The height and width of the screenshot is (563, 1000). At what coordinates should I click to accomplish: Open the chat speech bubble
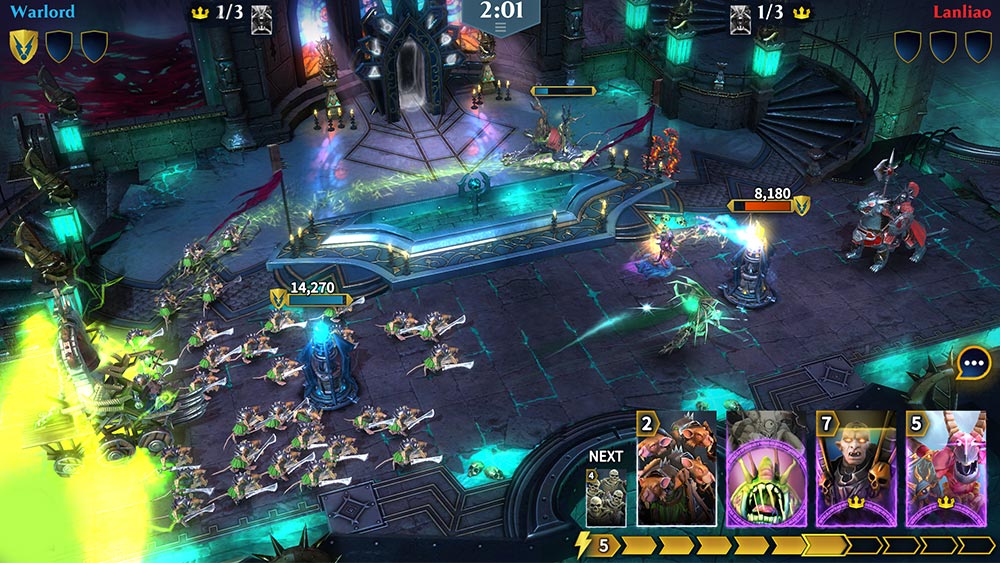(973, 363)
